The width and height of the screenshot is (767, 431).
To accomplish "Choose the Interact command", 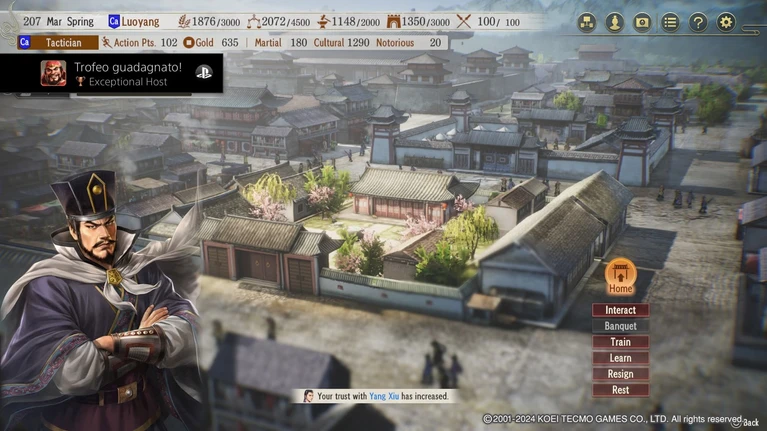I will pos(620,310).
